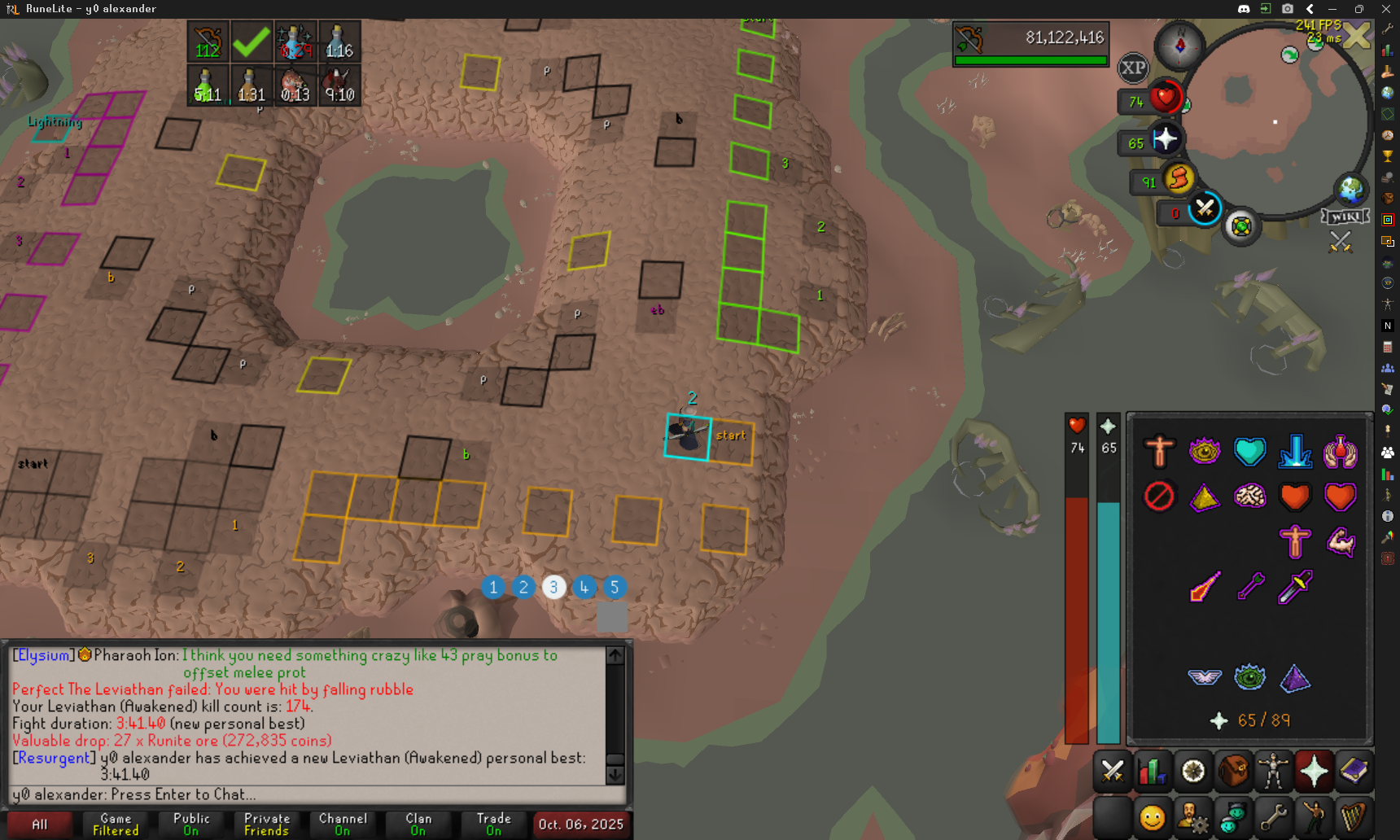Switch chat to the Game tab
This screenshot has width=1400, height=840.
pyautogui.click(x=116, y=824)
